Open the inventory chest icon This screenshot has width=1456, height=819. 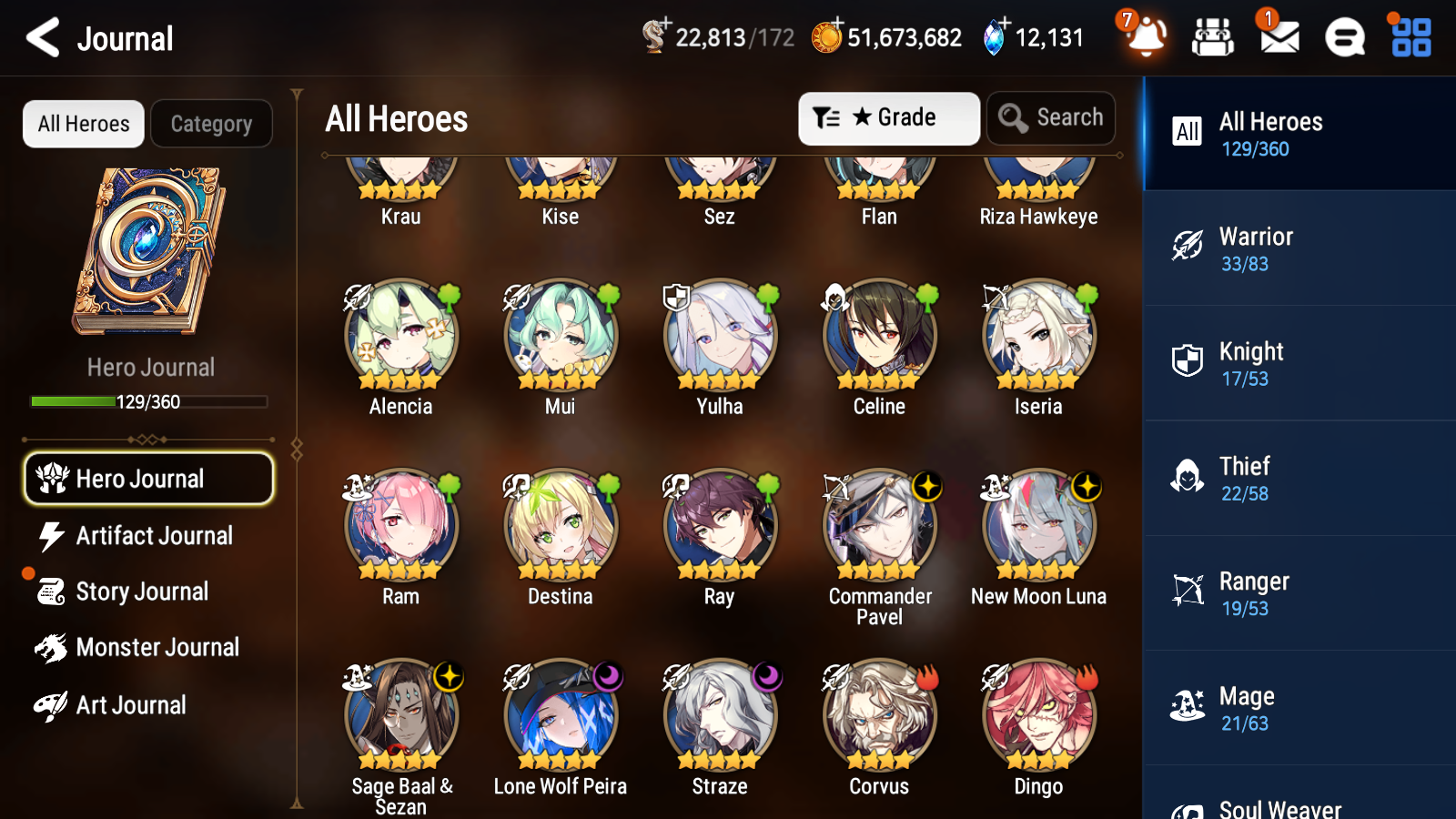[x=1213, y=38]
